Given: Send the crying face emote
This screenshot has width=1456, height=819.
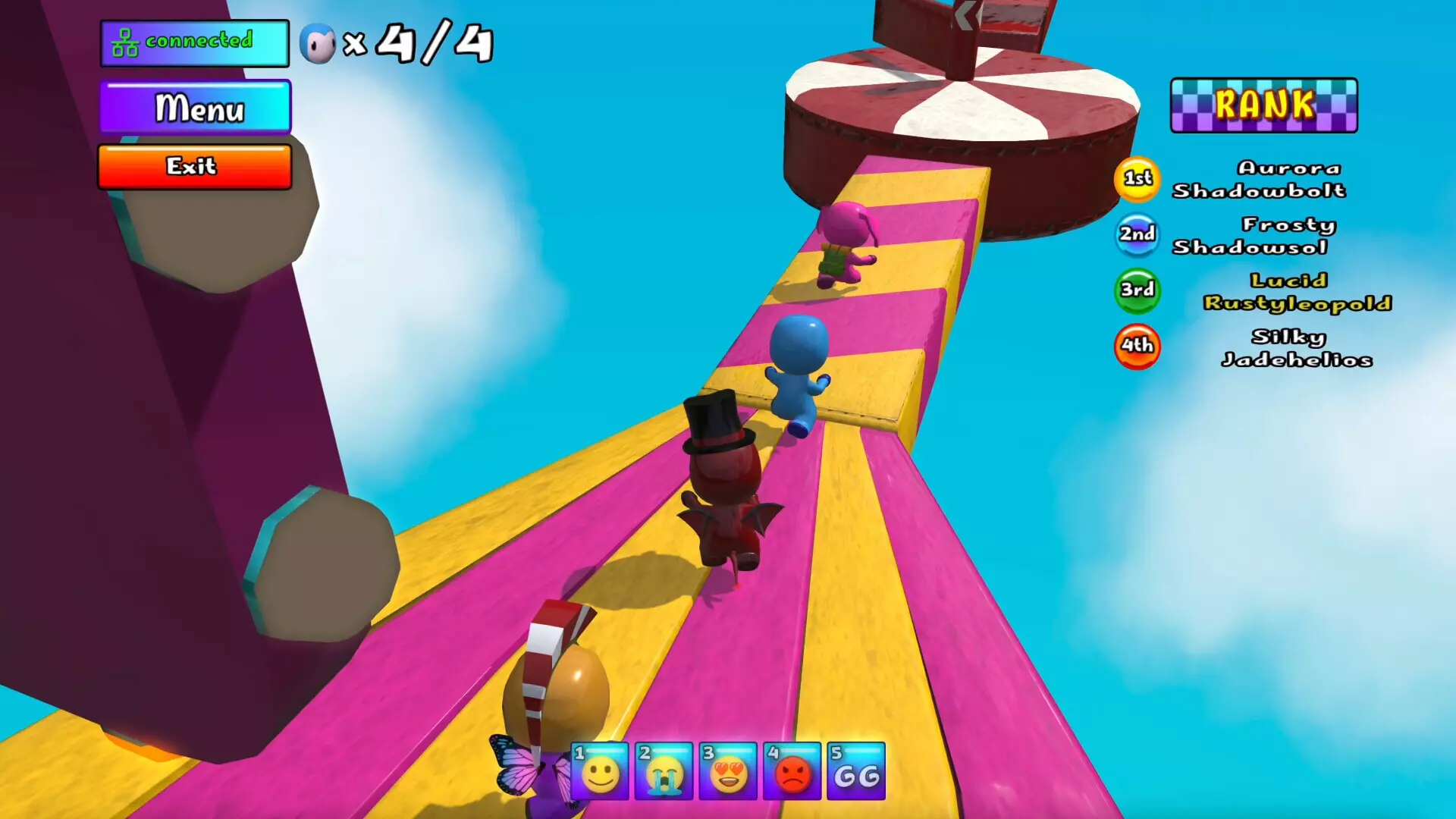Looking at the screenshot, I should click(664, 772).
